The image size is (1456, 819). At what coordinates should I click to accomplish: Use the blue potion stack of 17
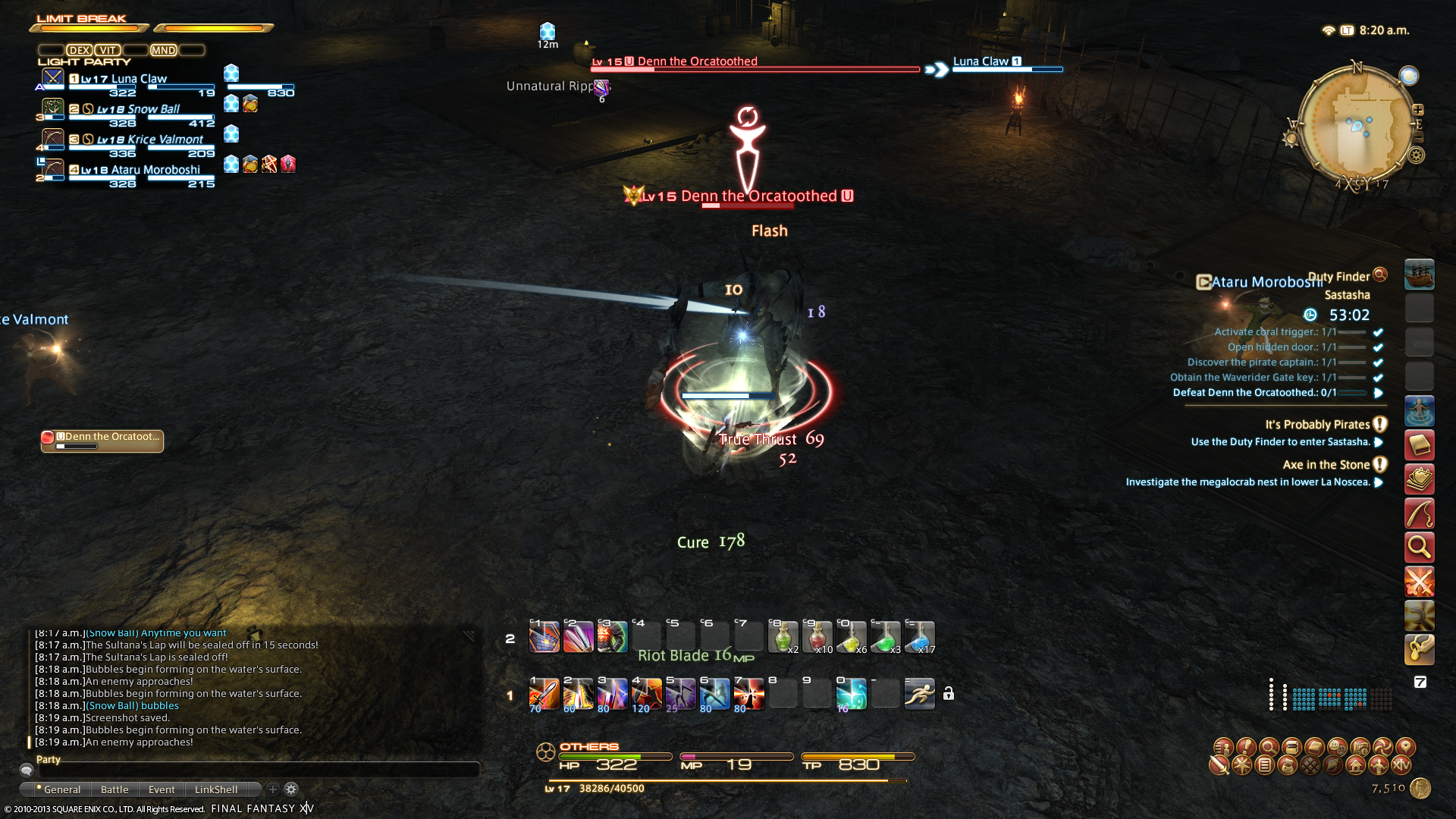pyautogui.click(x=919, y=637)
